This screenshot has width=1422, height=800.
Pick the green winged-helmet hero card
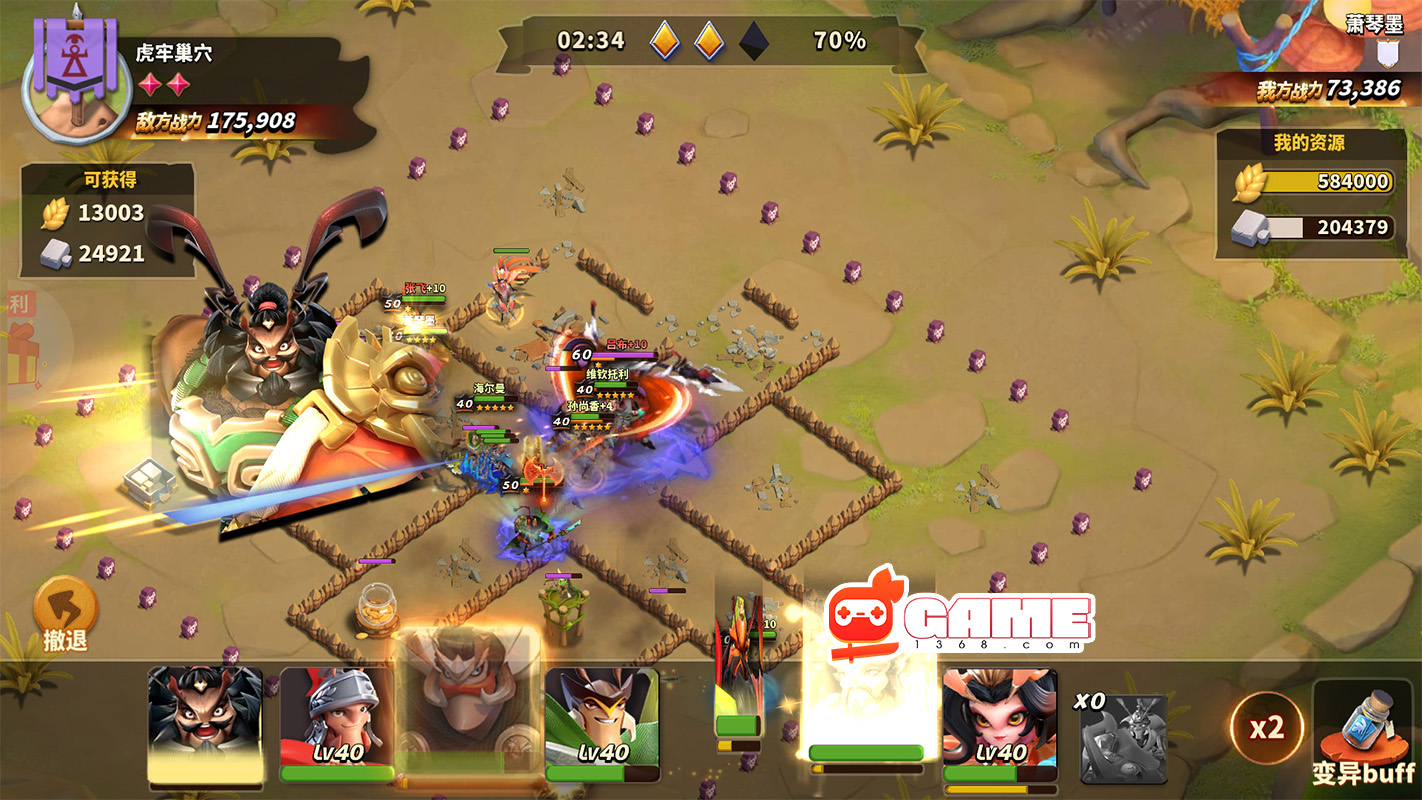[601, 724]
